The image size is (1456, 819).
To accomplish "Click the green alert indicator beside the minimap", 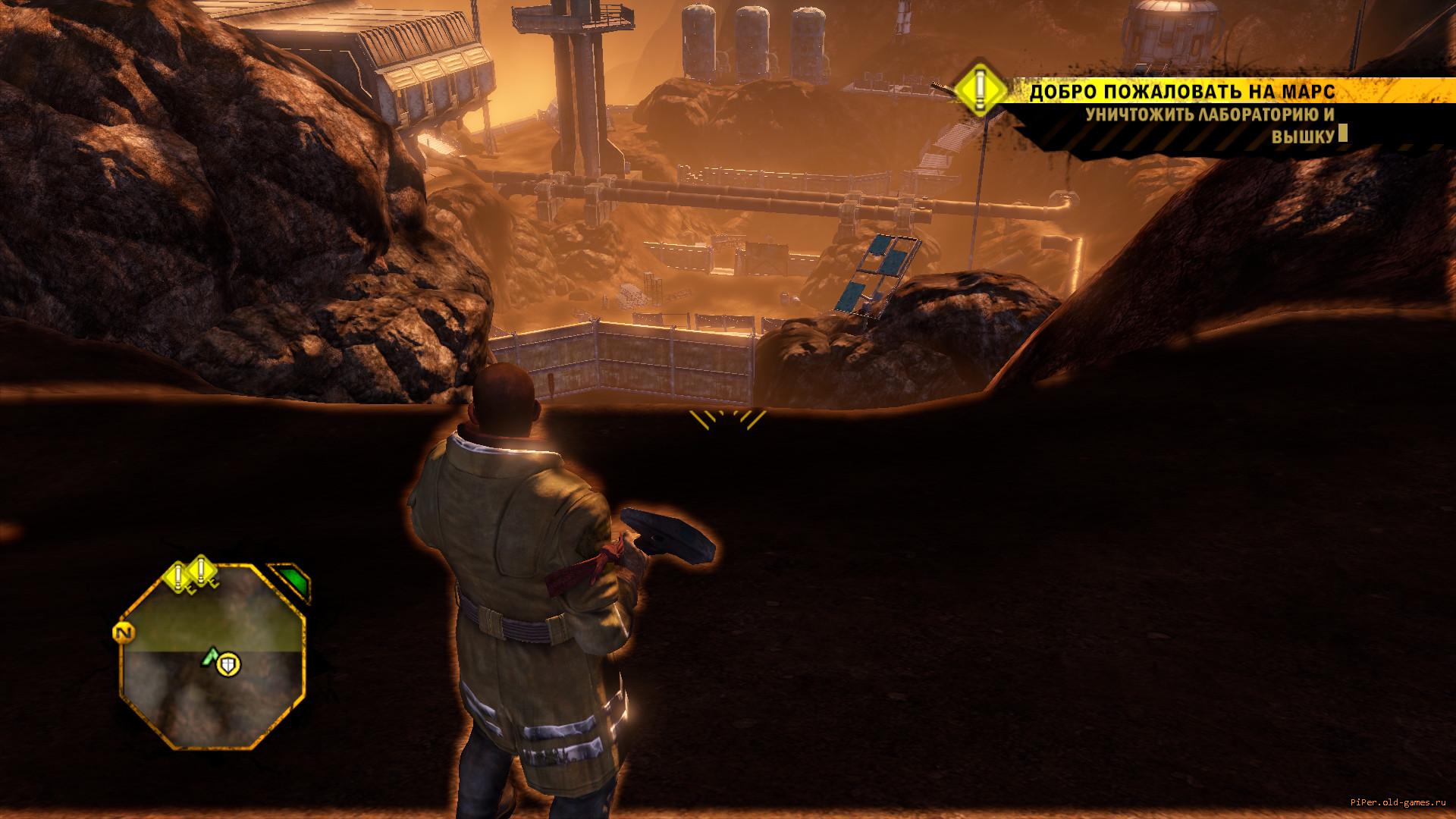I will [x=291, y=581].
